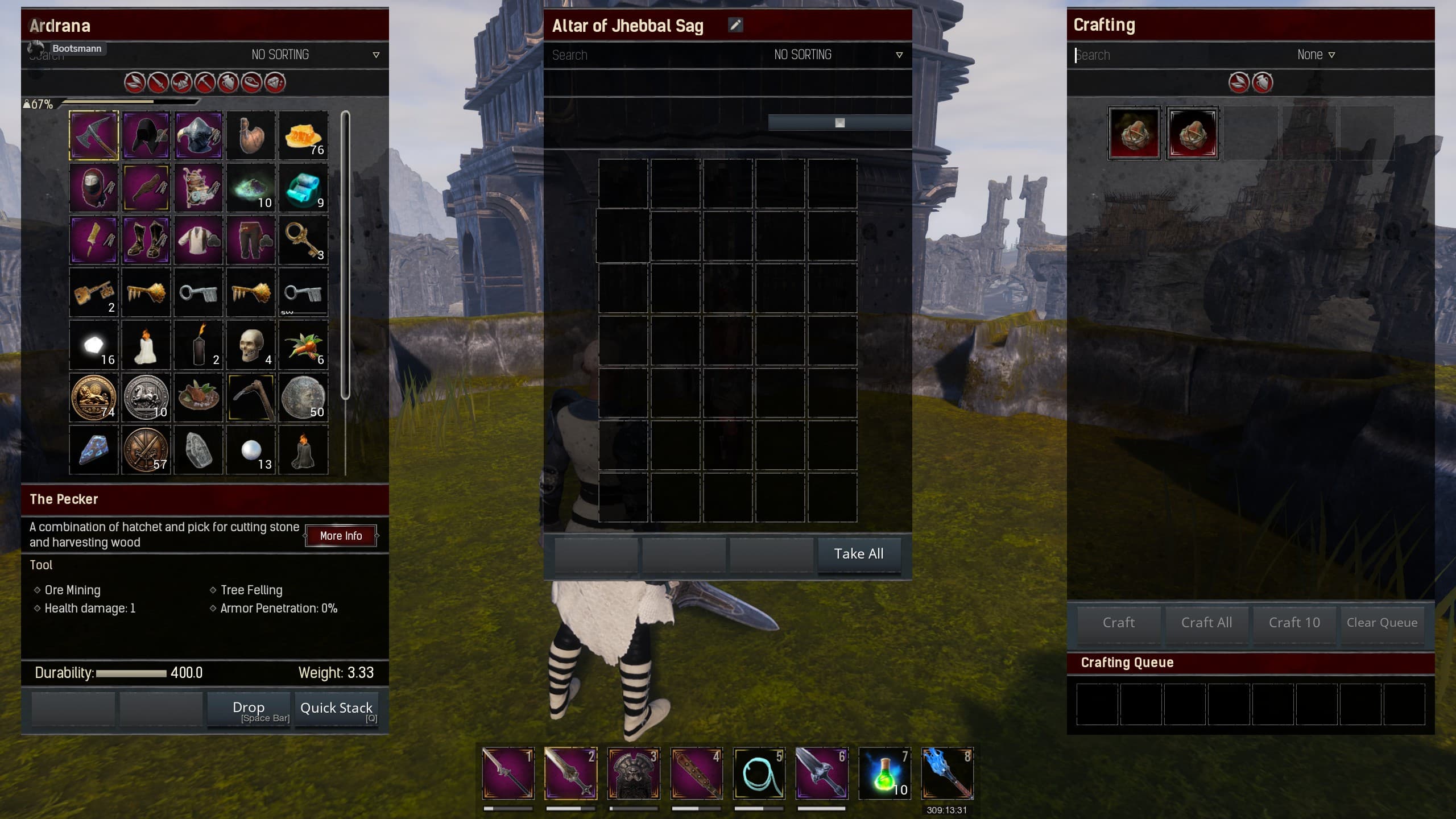Click the tools pickaxe filter icon above the inventory
Image resolution: width=1456 pixels, height=819 pixels.
(205, 82)
